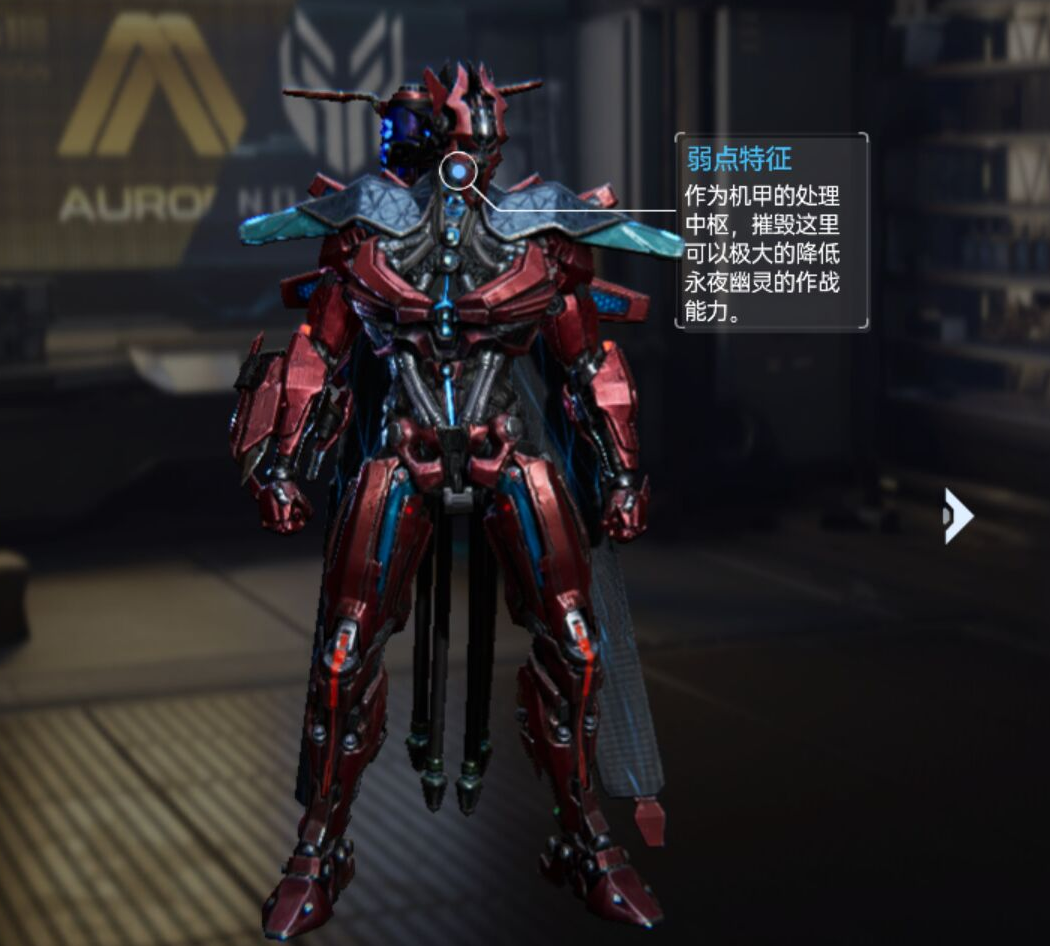Click the right arrow to view next mech

tap(957, 516)
